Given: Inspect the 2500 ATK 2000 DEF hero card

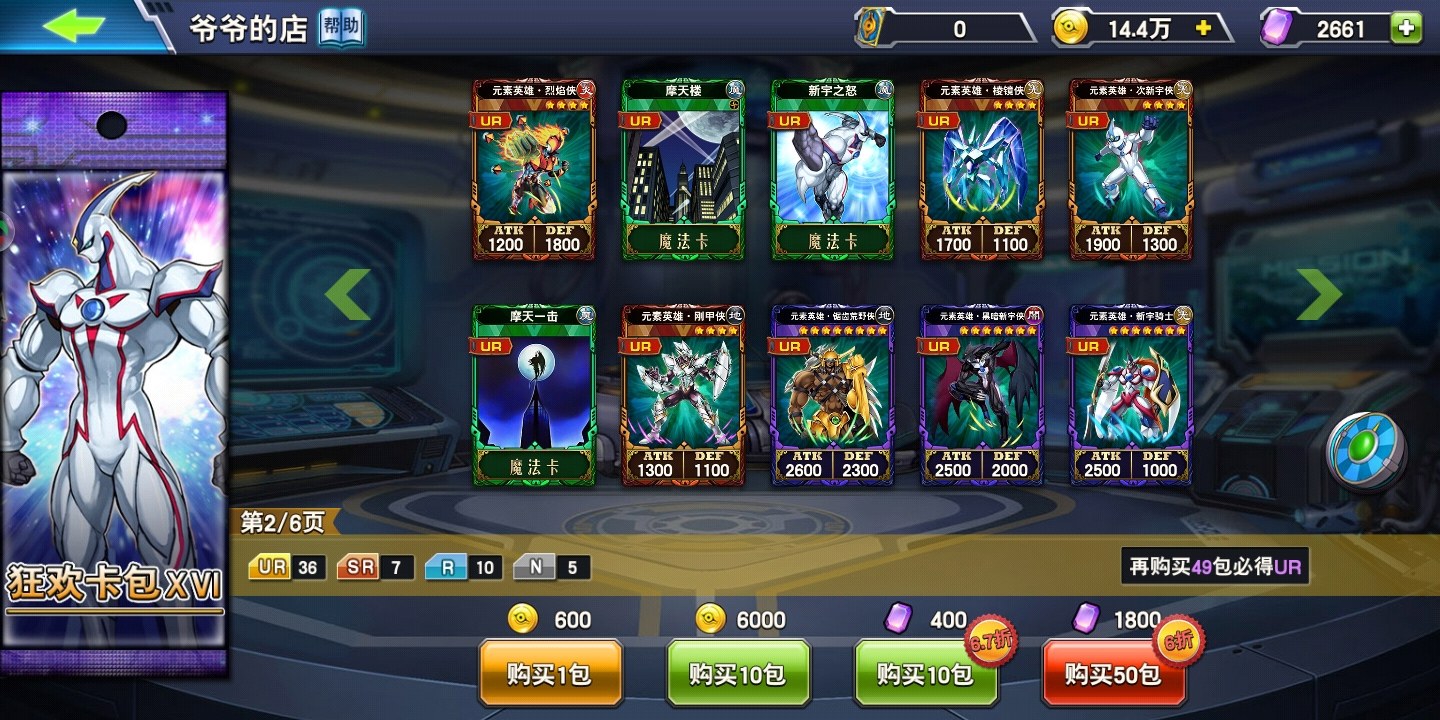Looking at the screenshot, I should click(x=981, y=395).
